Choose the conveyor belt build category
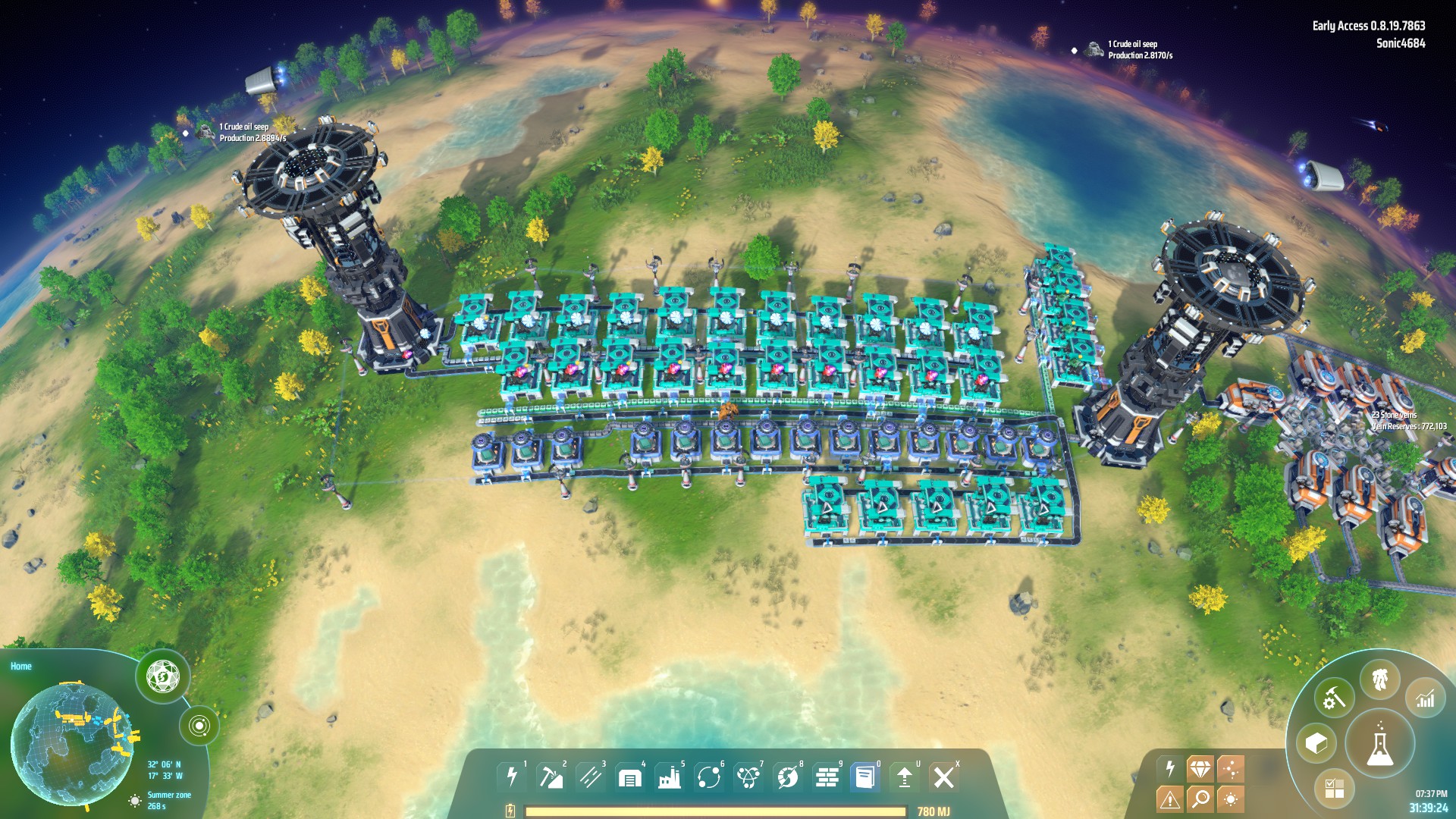This screenshot has width=1456, height=819. 590,777
